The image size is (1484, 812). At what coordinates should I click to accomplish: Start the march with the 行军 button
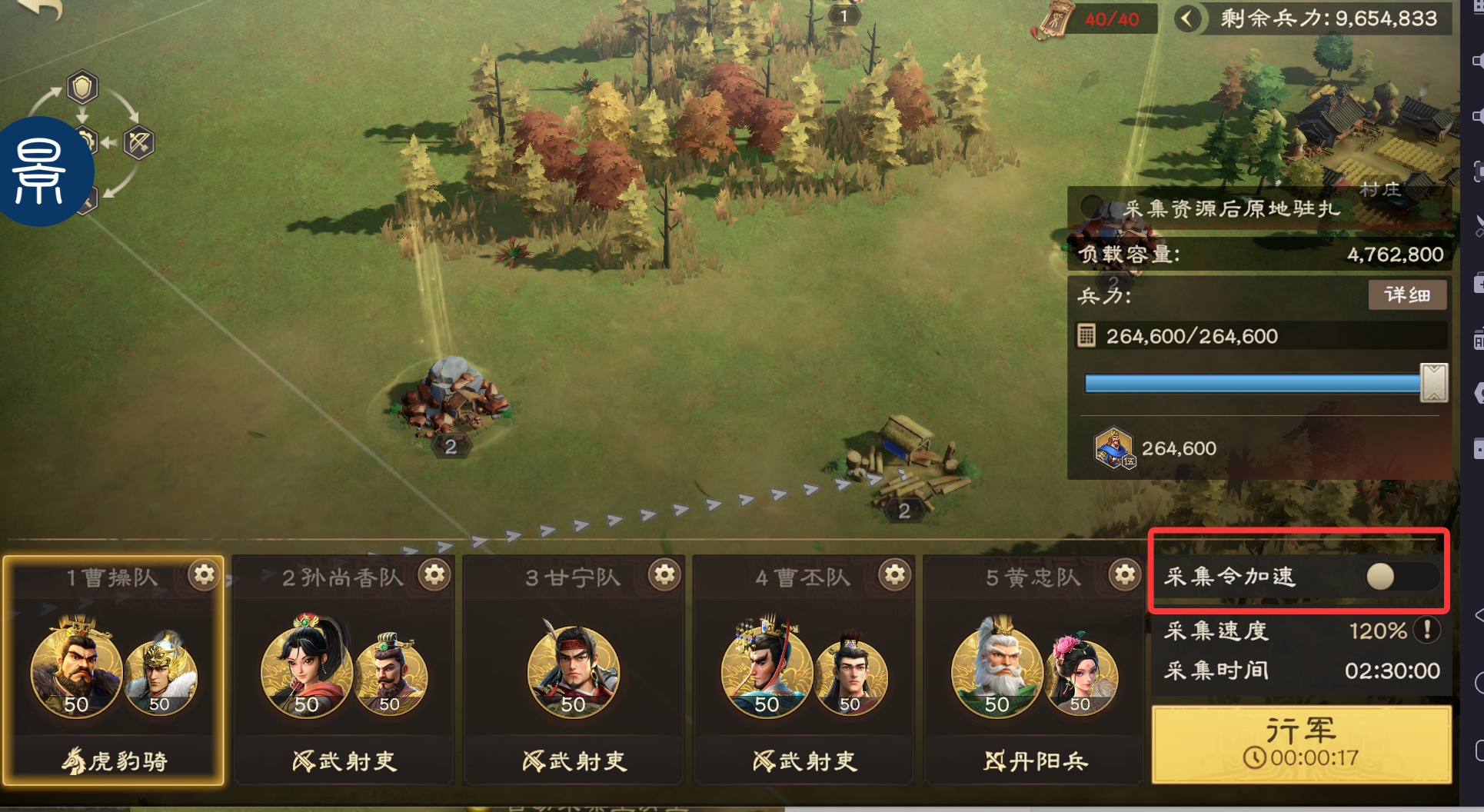point(1301,744)
